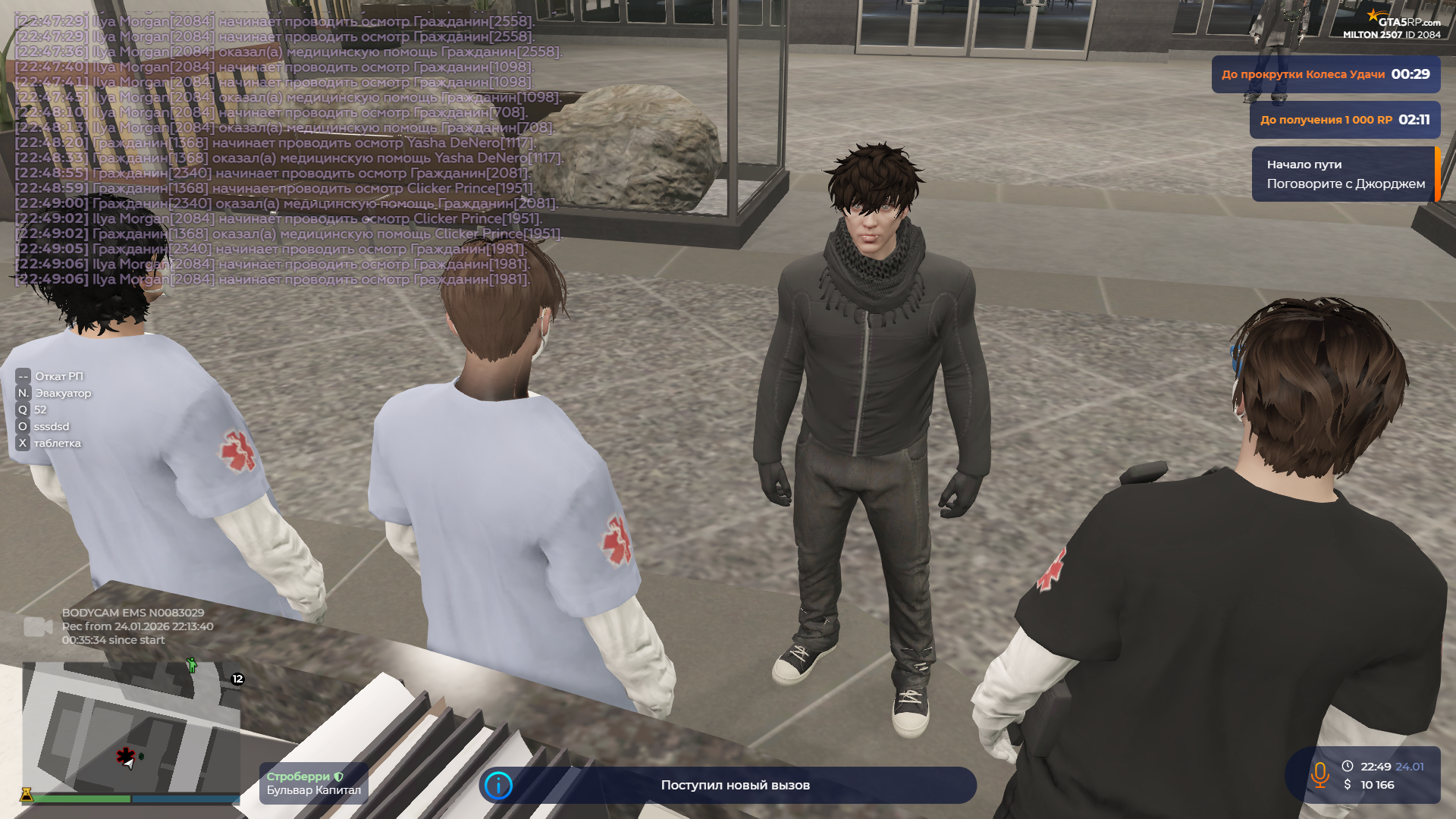Viewport: 1456px width, 819px height.
Task: Click the chat log area
Action: point(288,150)
